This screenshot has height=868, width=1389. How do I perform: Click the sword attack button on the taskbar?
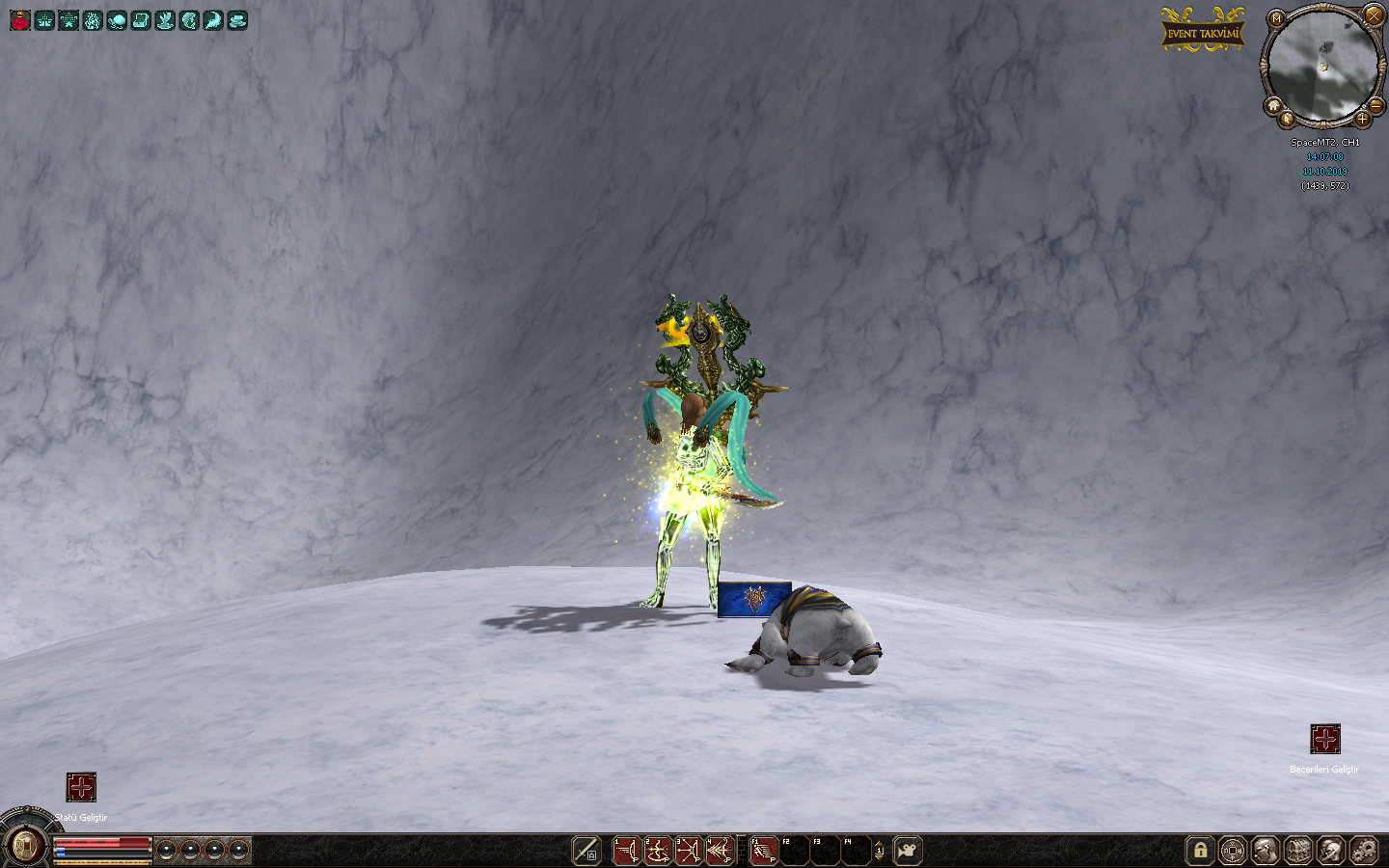coord(586,851)
